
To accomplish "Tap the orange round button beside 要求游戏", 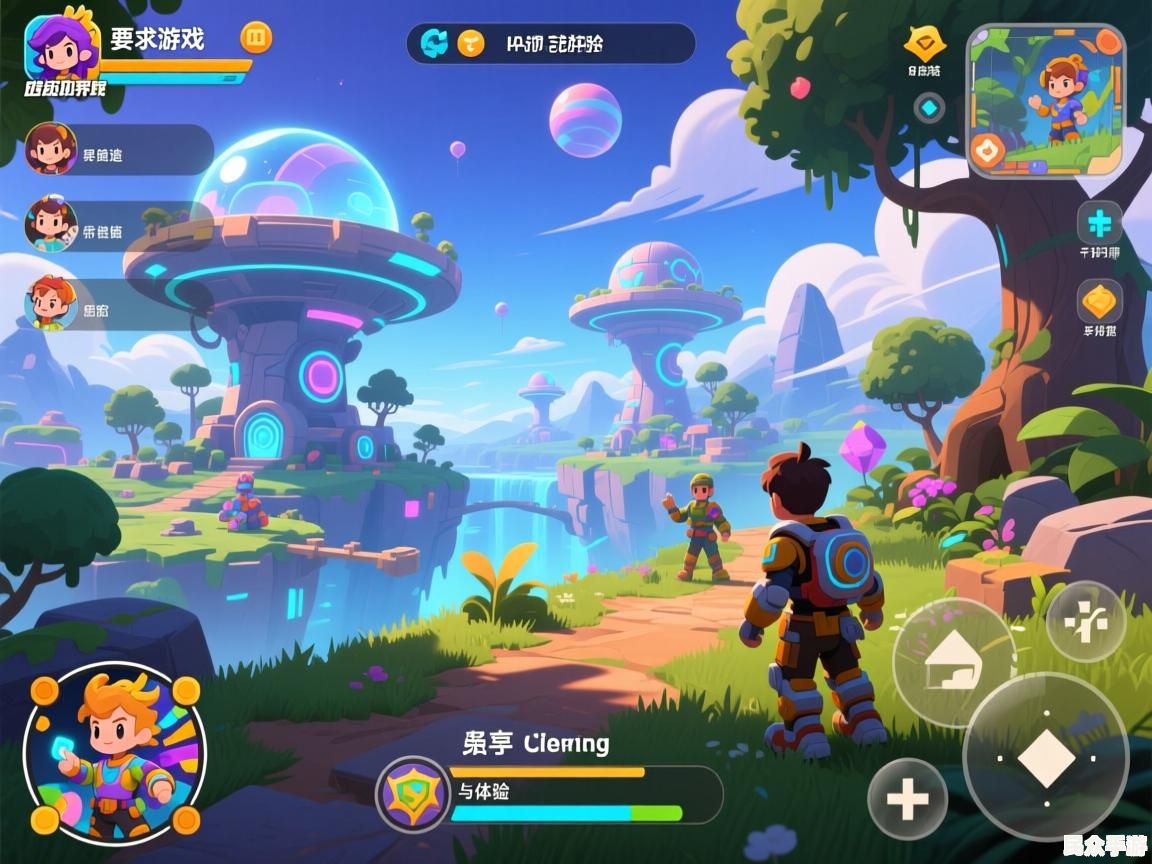I will pos(256,39).
